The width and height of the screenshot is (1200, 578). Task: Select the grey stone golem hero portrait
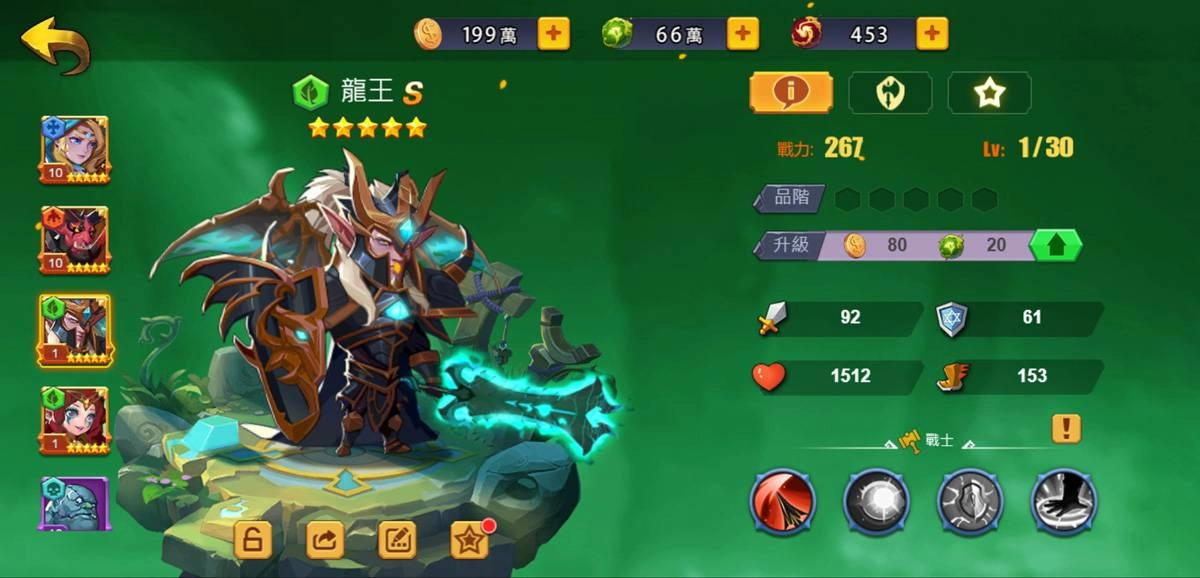click(x=75, y=502)
